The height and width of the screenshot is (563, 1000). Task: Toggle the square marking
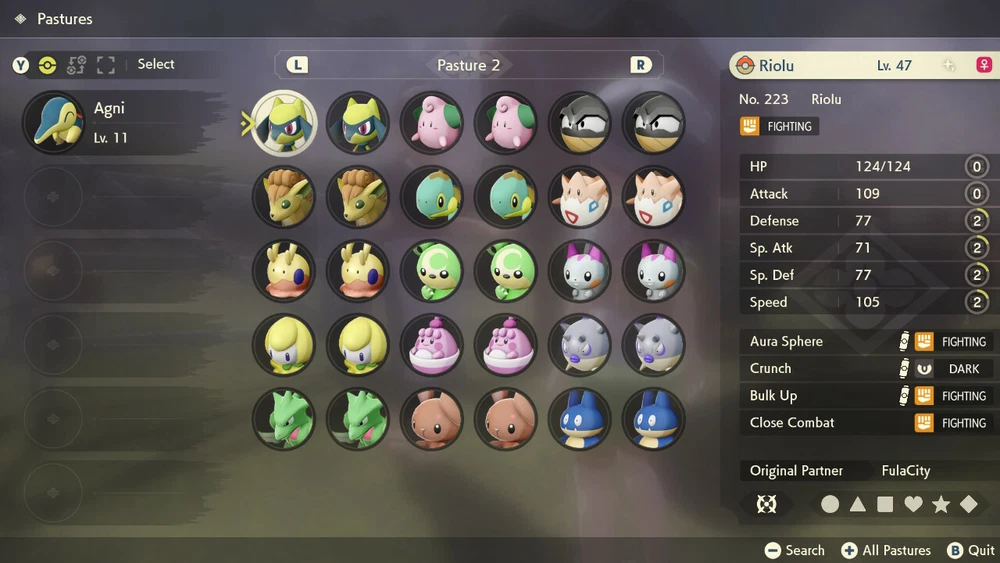coord(885,505)
